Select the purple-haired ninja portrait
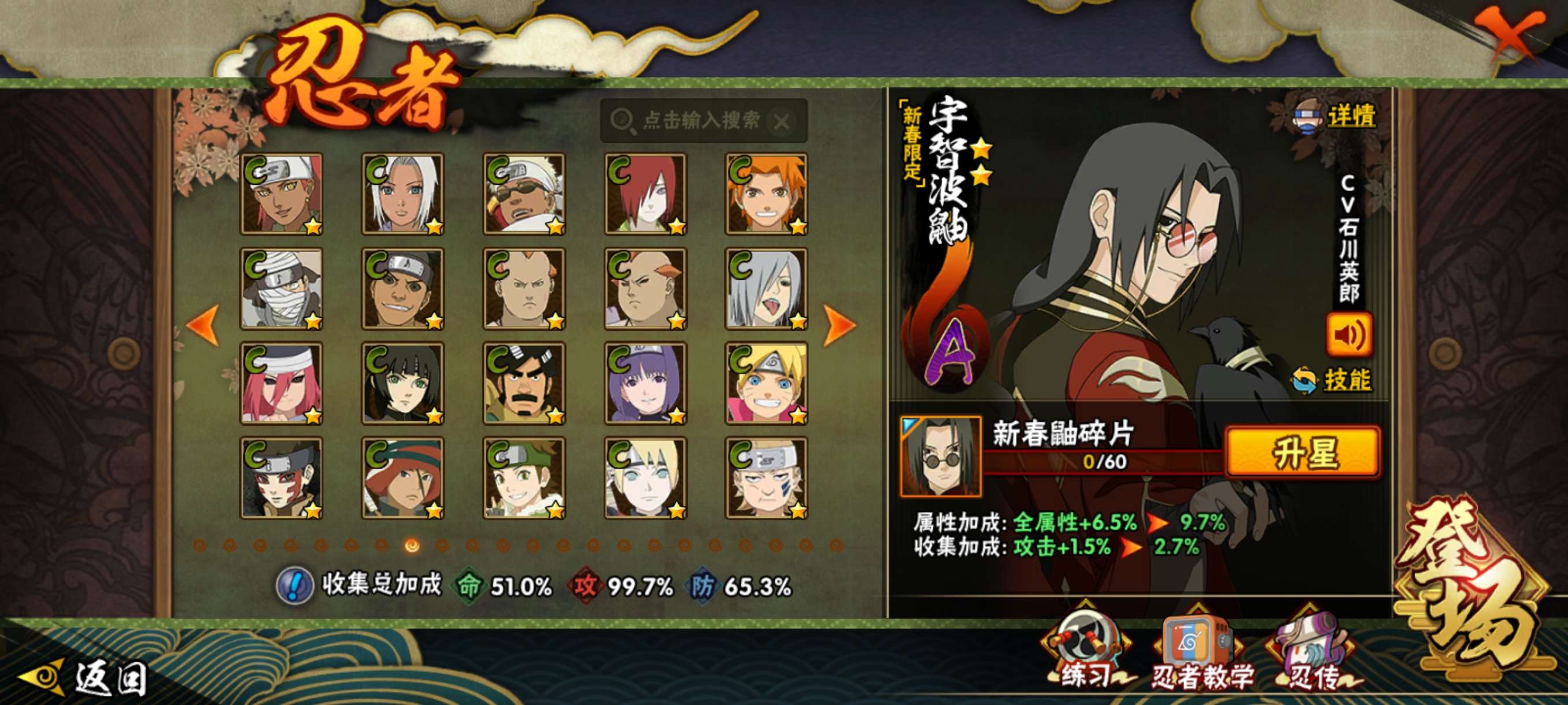The width and height of the screenshot is (1568, 705). tap(645, 383)
